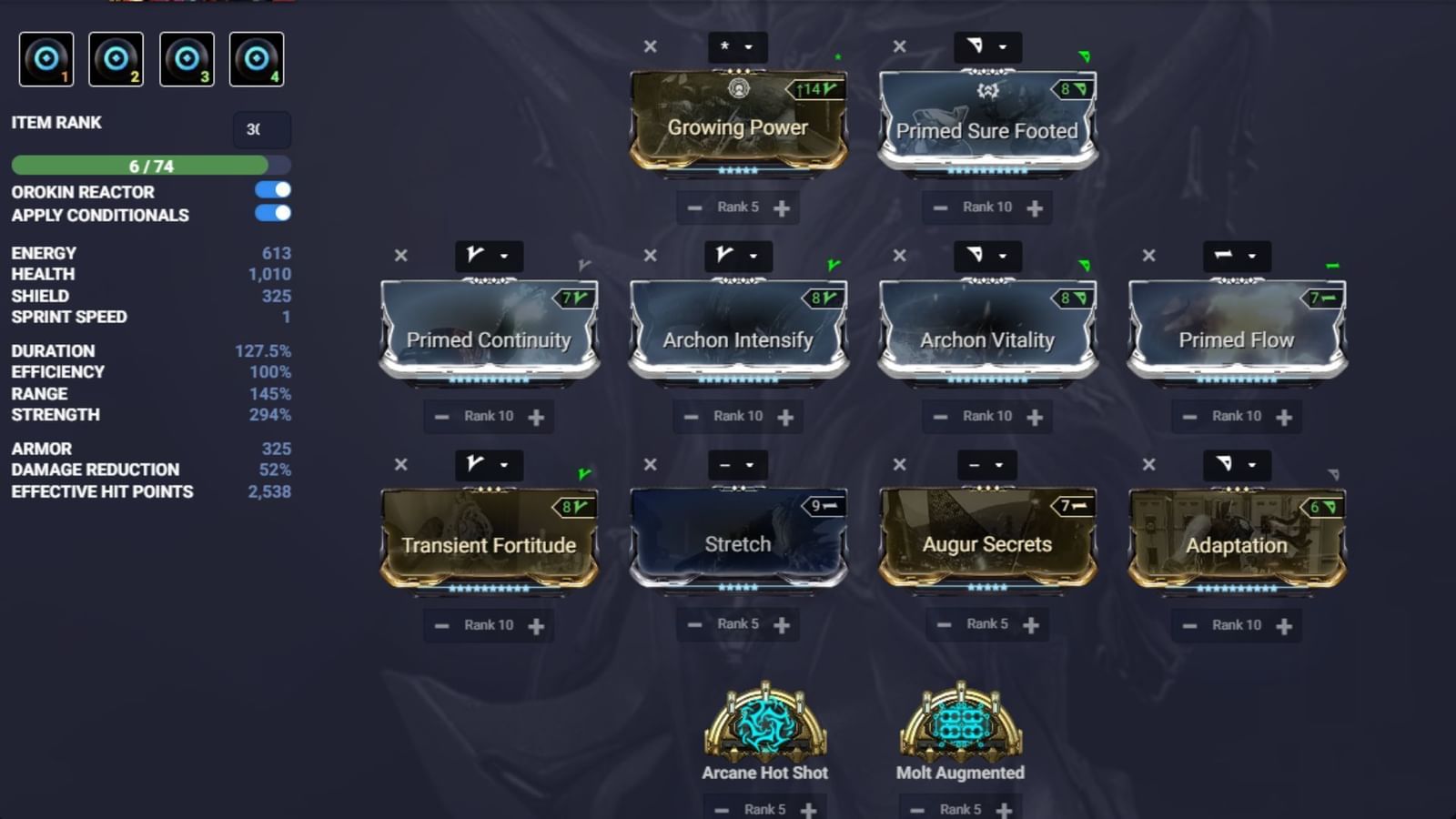The height and width of the screenshot is (819, 1456).
Task: Toggle the green conditional checkmark on Growing Power
Action: tap(836, 56)
